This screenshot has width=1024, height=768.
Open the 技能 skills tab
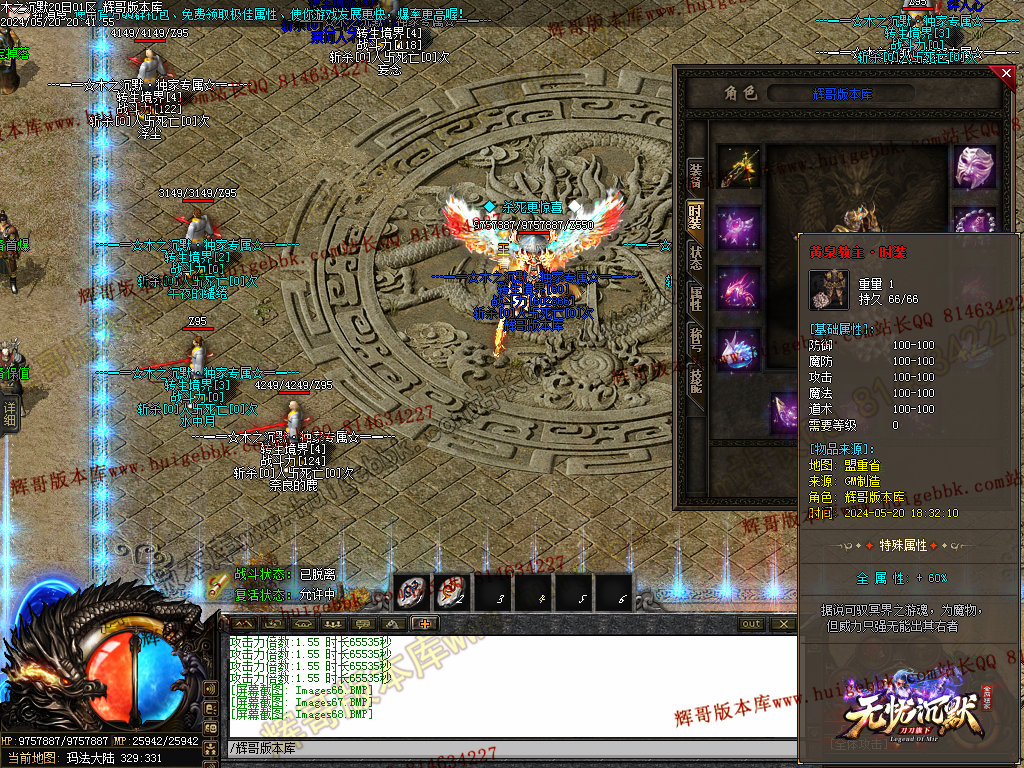tap(695, 380)
